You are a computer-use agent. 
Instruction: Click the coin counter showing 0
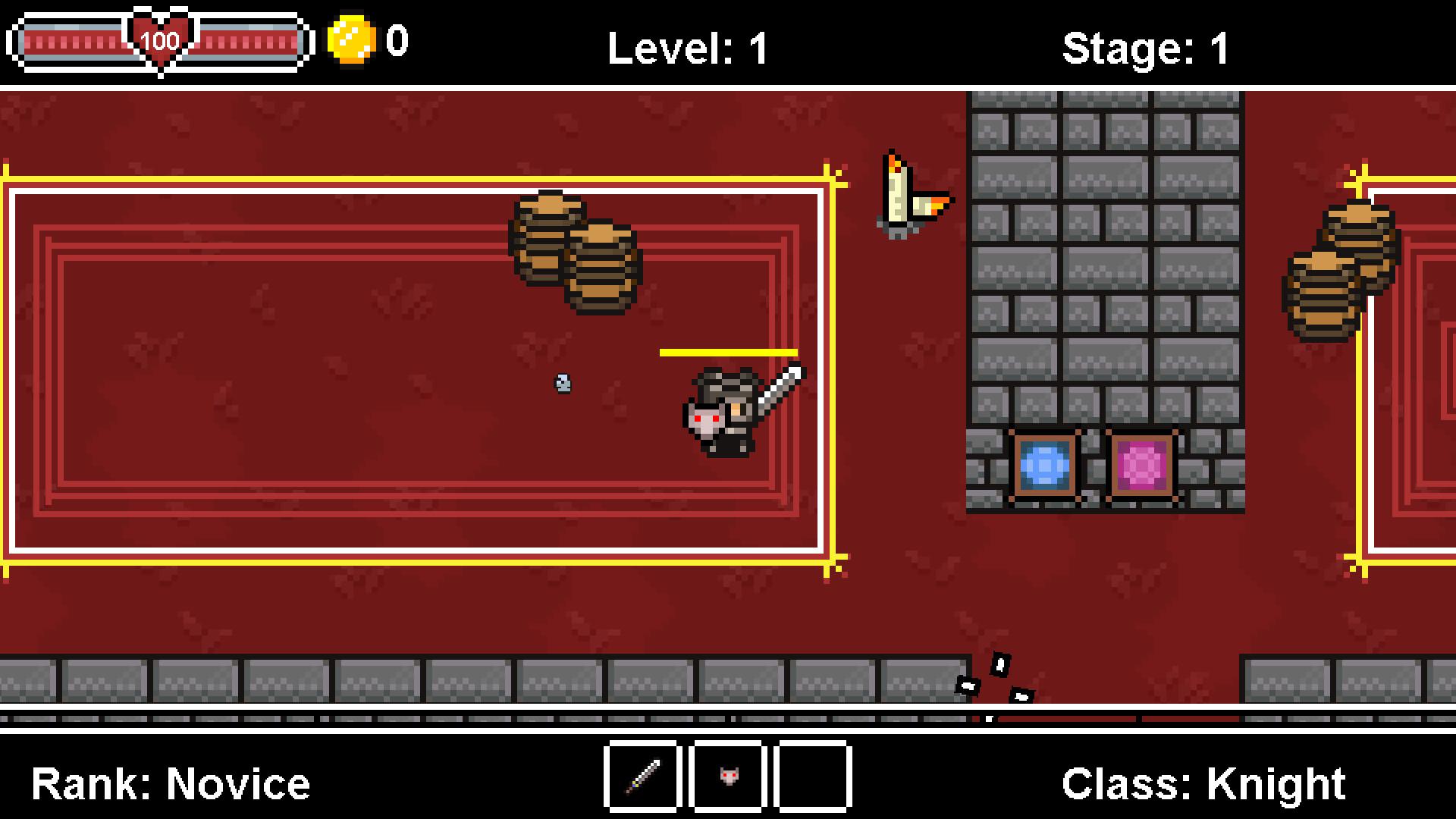click(397, 42)
